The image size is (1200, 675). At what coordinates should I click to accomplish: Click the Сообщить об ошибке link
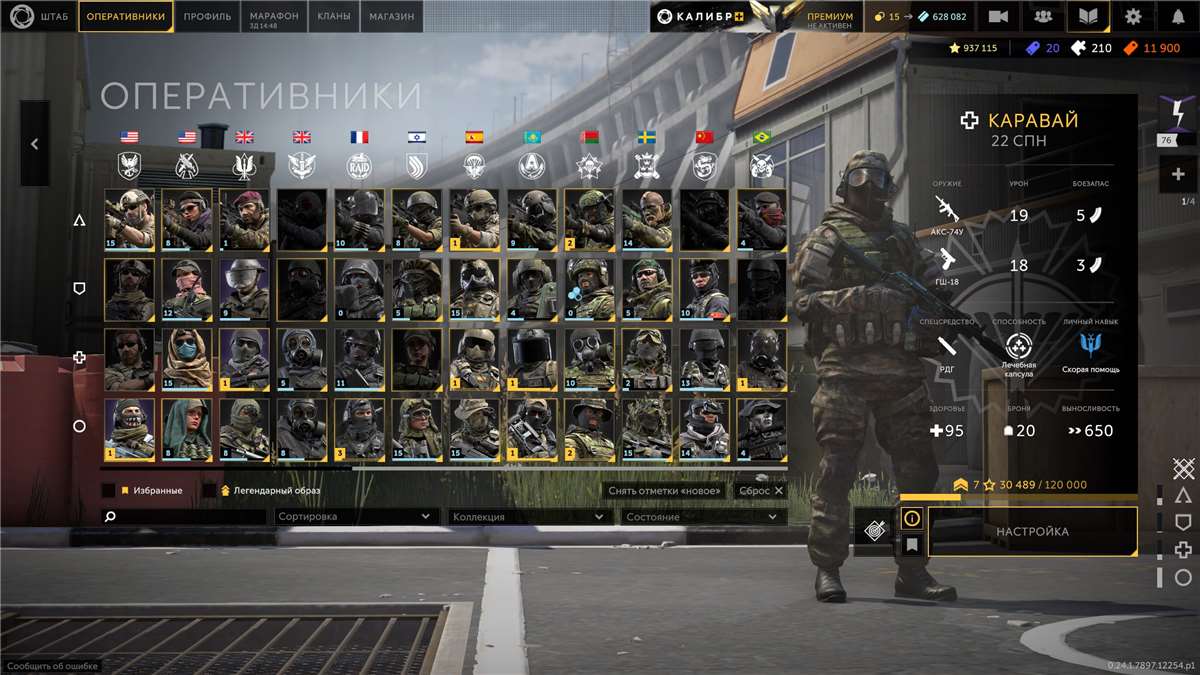pyautogui.click(x=49, y=666)
